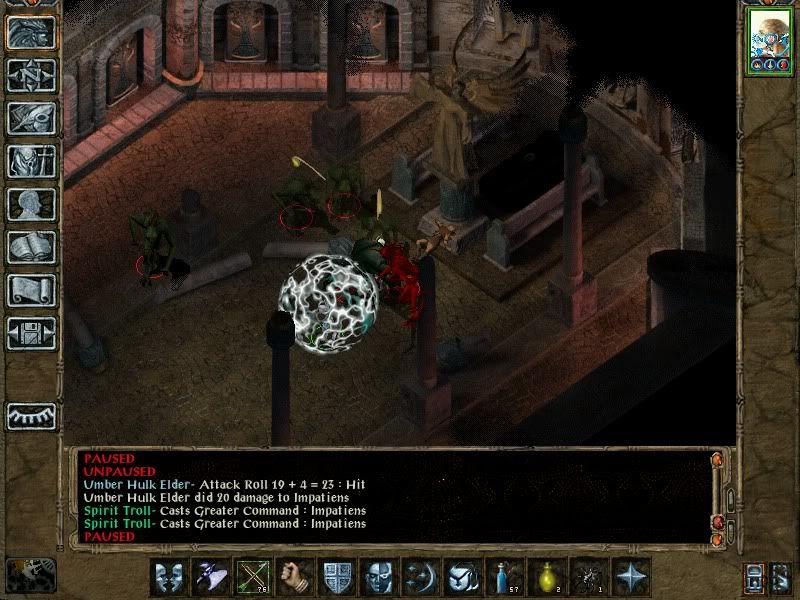
Task: Open the area map with compass icon
Action: (x=31, y=75)
